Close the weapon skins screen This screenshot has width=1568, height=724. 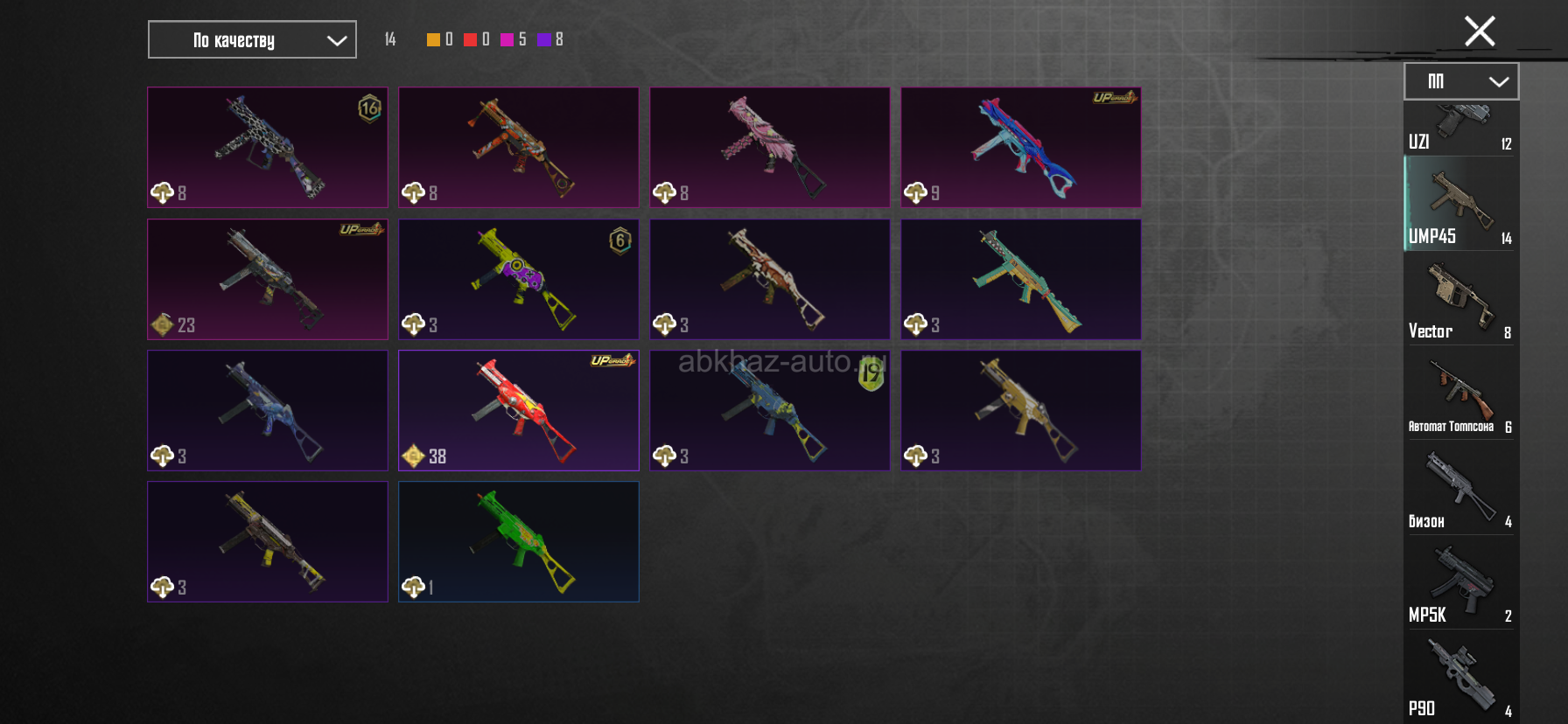[x=1480, y=31]
